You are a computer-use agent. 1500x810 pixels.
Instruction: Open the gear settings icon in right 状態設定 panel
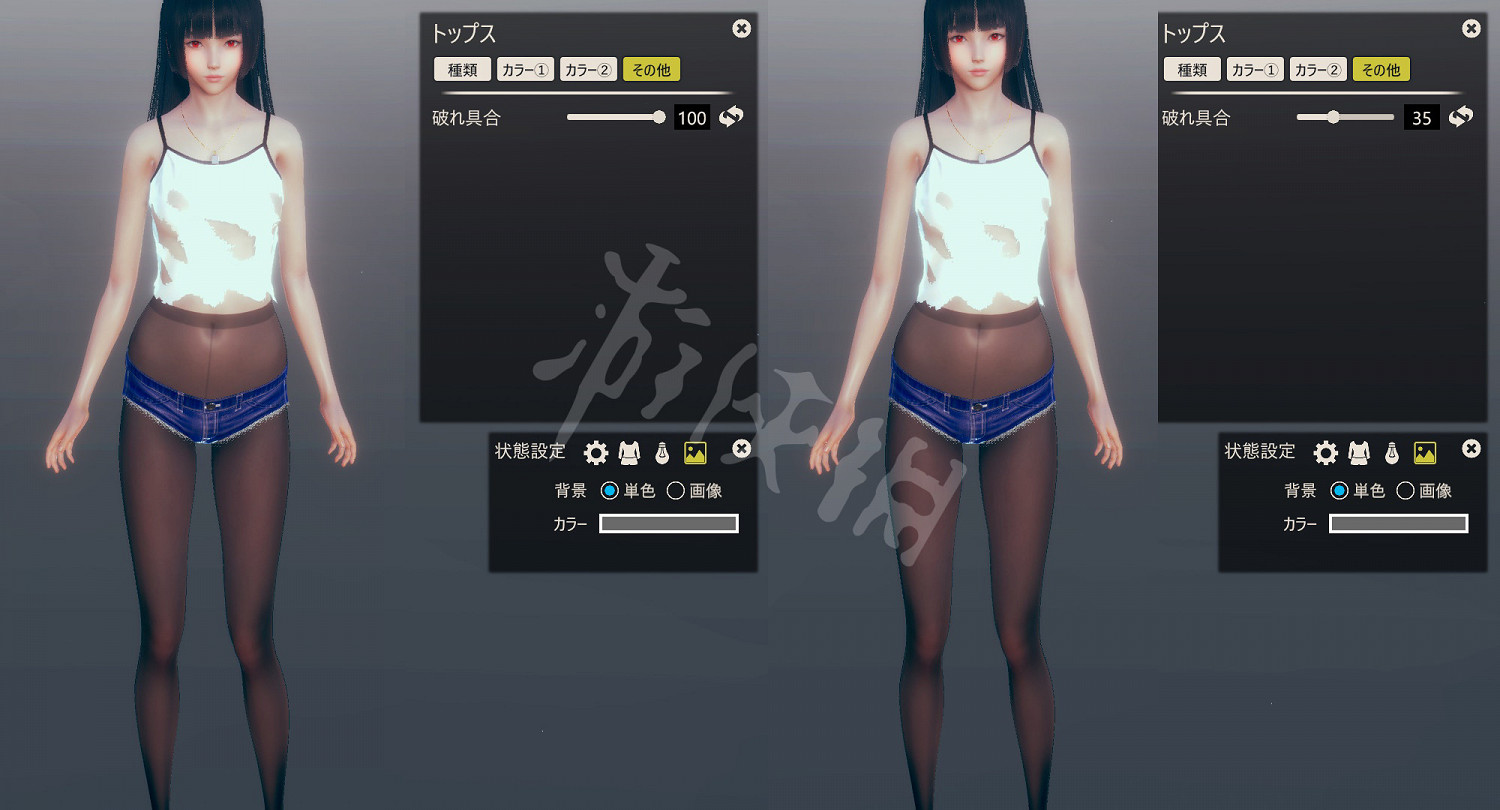(1327, 451)
